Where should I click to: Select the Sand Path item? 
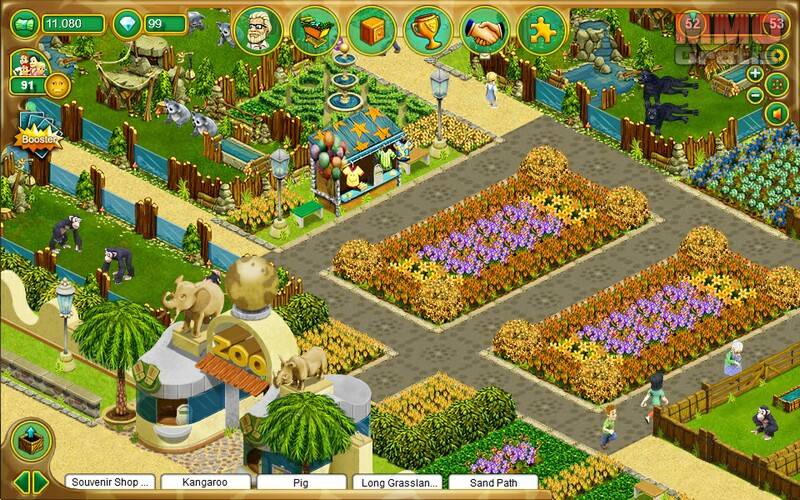click(x=491, y=482)
